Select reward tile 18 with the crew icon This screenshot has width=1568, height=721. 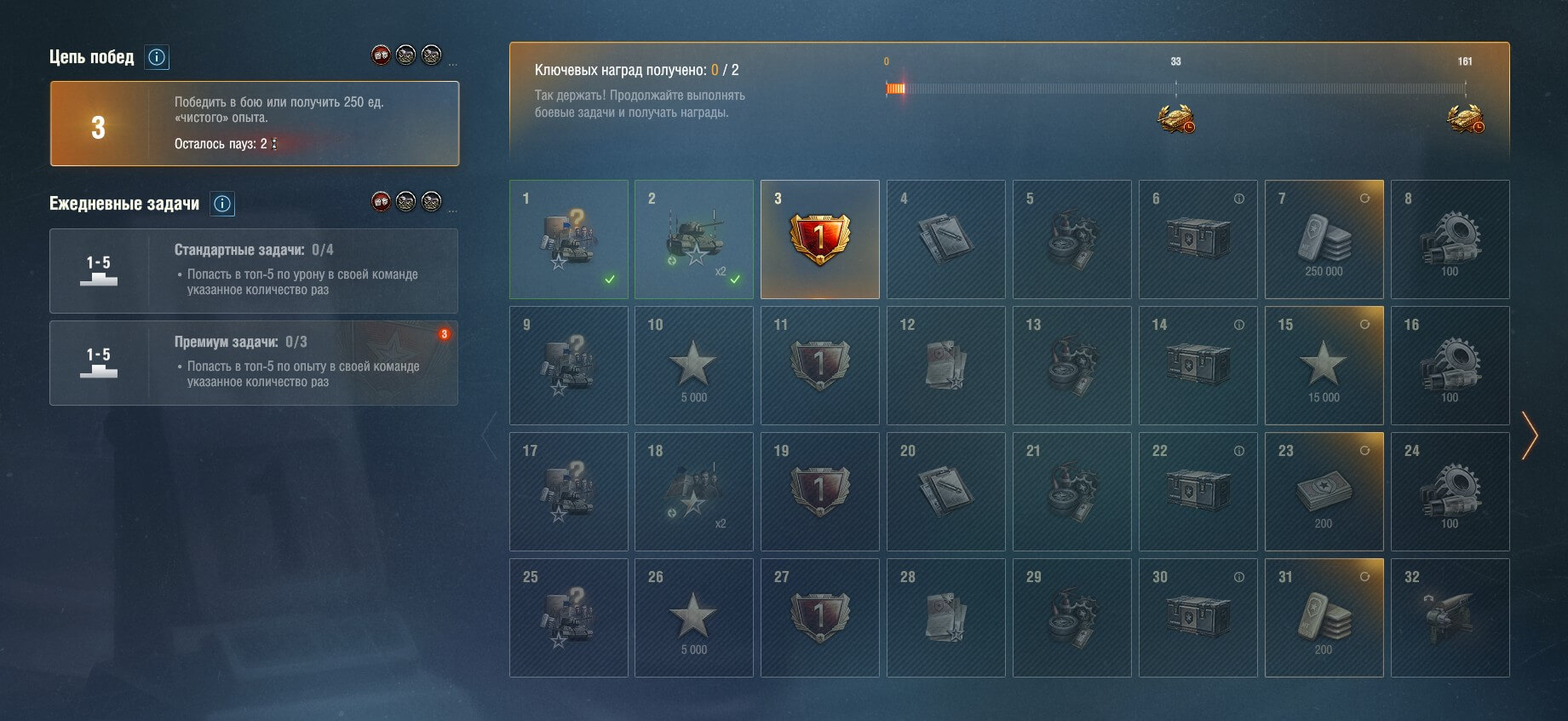pos(694,492)
